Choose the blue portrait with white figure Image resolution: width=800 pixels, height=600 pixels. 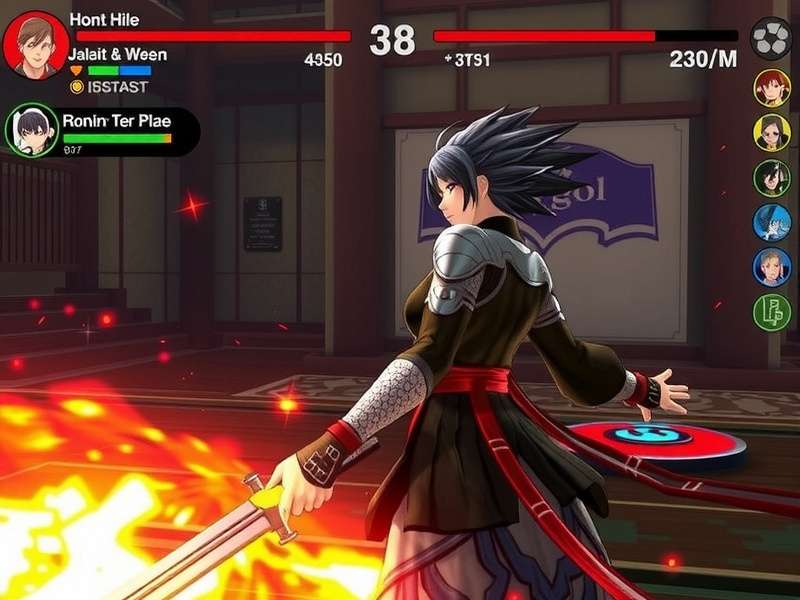pos(771,222)
